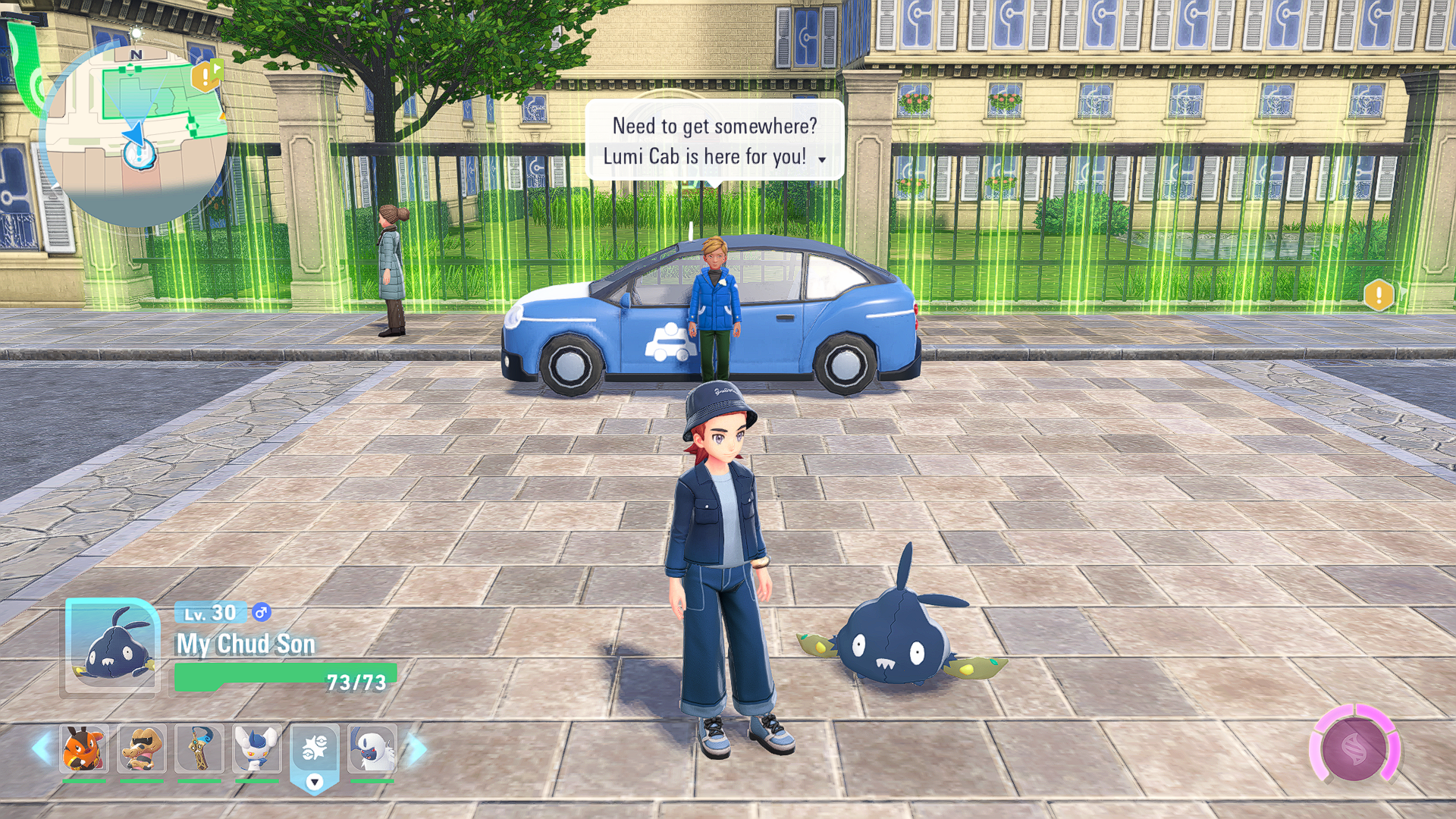Choose the Pignite party slot
This screenshot has height=819, width=1456.
83,748
